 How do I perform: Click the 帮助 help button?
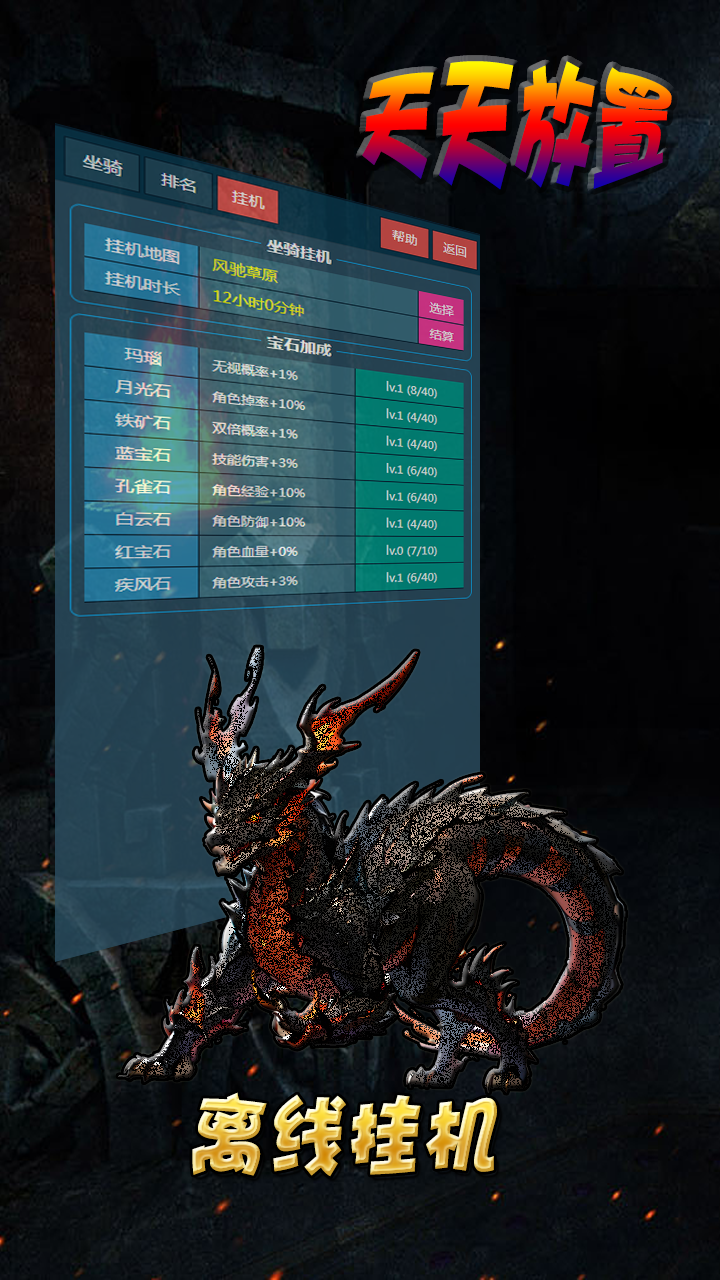coord(404,238)
